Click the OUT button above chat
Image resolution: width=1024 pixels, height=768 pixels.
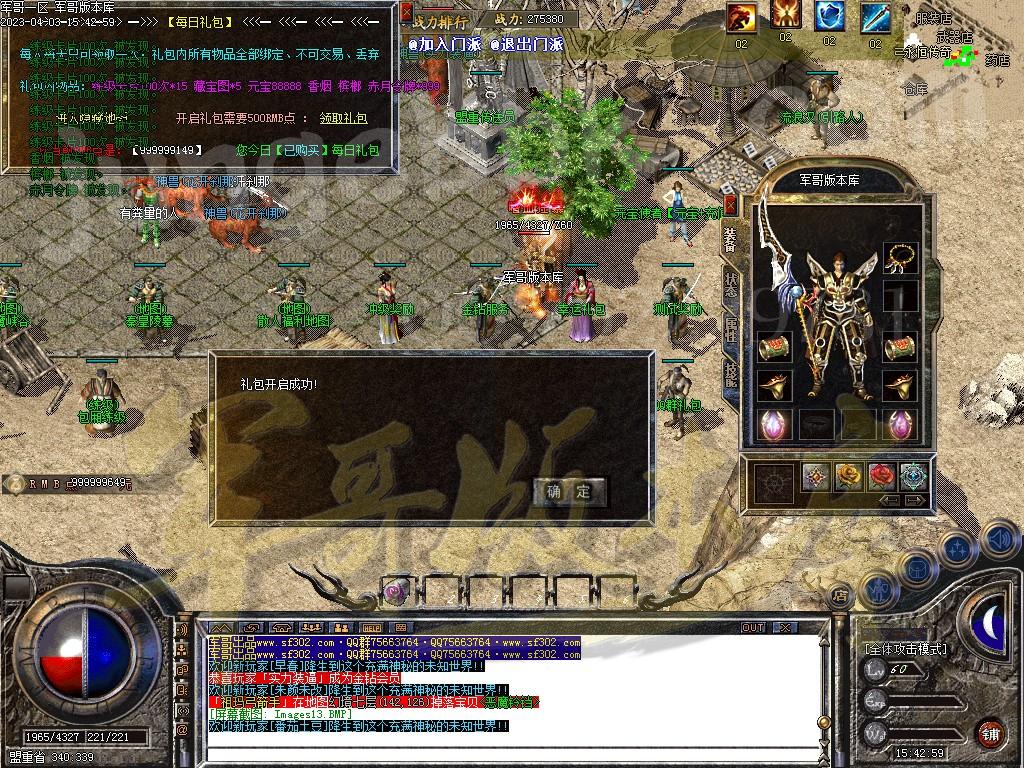(x=752, y=627)
